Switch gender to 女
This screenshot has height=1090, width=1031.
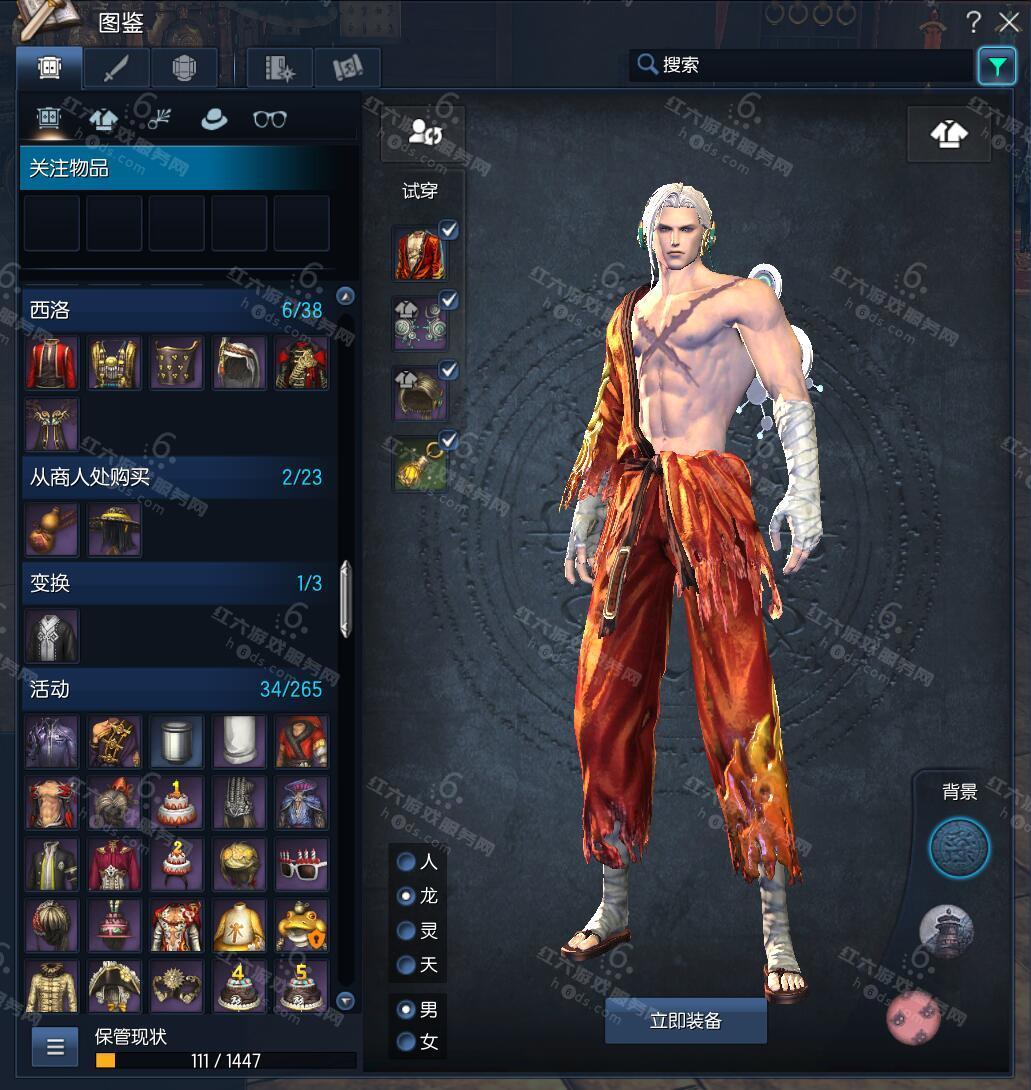pyautogui.click(x=407, y=1042)
